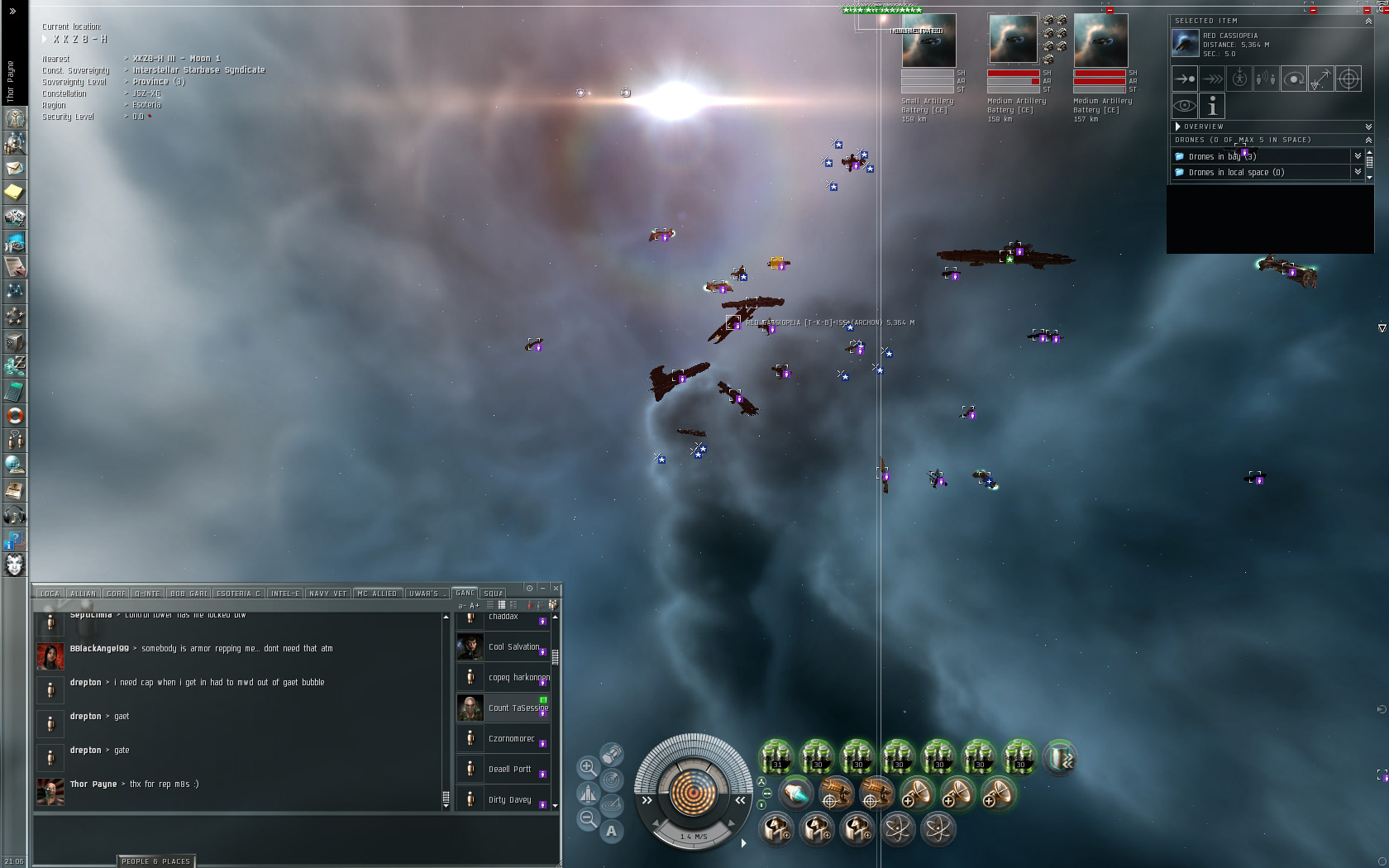This screenshot has height=868, width=1389.
Task: Activate the damage control shield module
Action: pyautogui.click(x=1060, y=756)
